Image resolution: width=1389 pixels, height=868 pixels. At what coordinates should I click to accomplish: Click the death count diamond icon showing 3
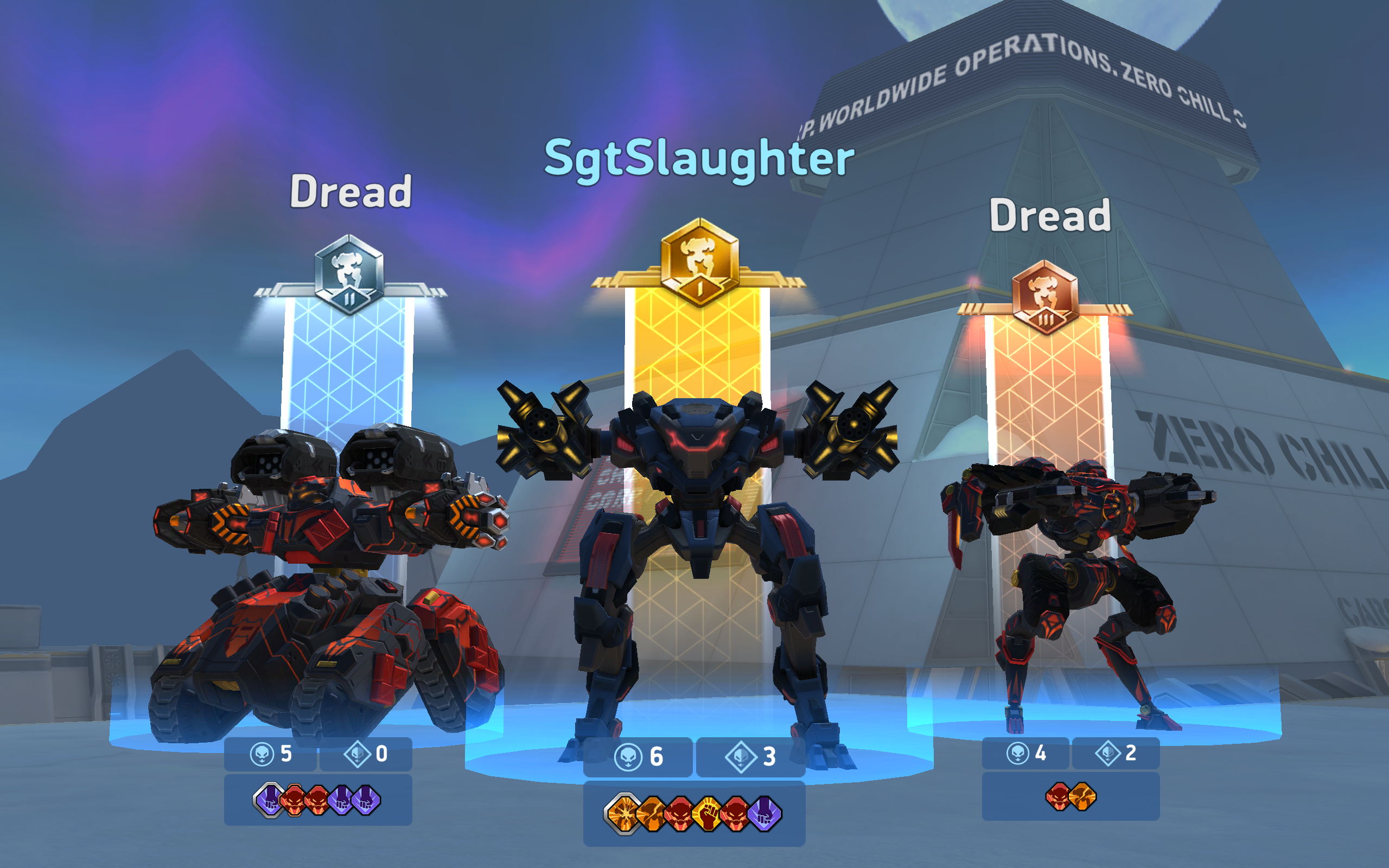[x=741, y=756]
